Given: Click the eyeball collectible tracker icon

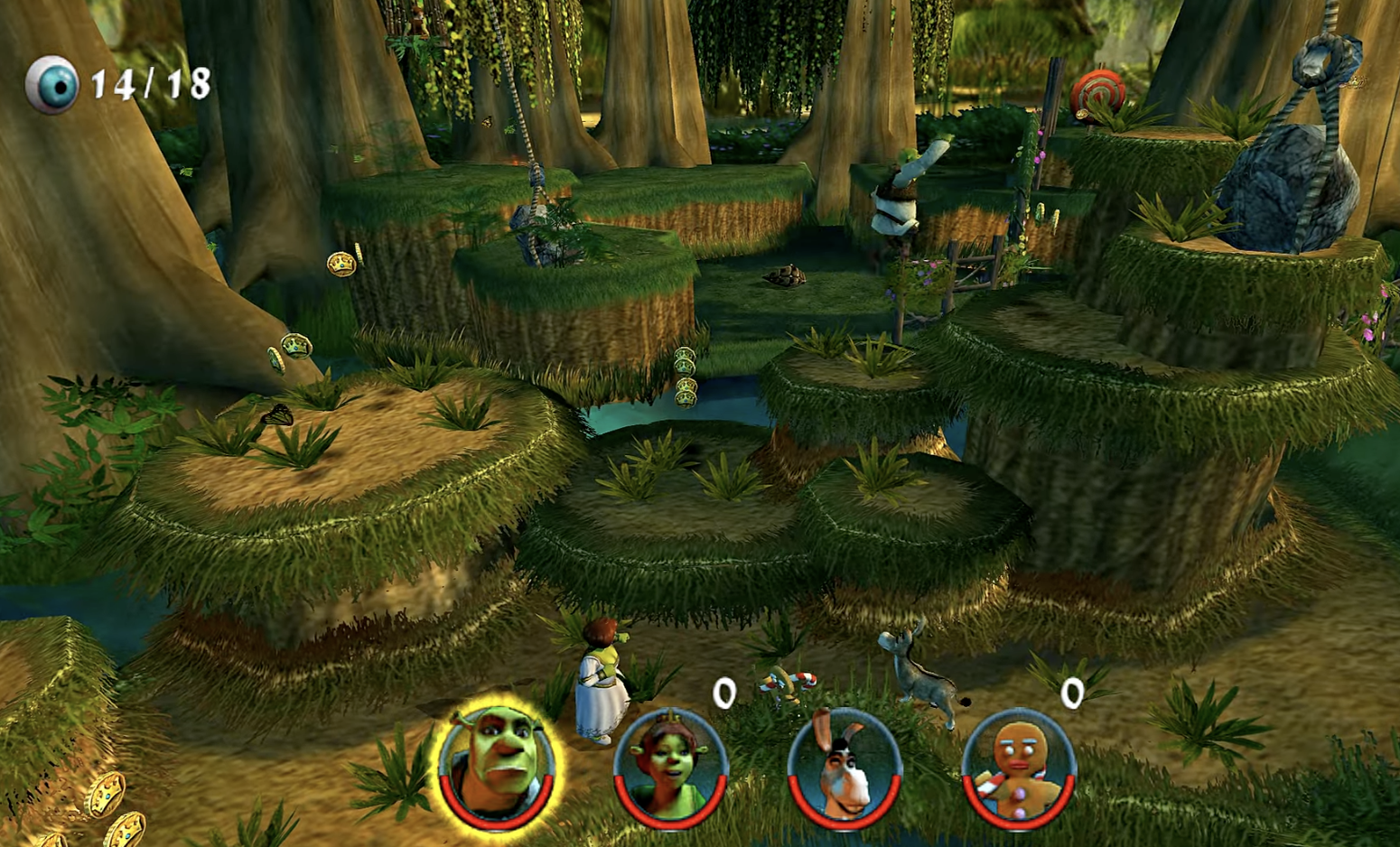Looking at the screenshot, I should (x=52, y=85).
